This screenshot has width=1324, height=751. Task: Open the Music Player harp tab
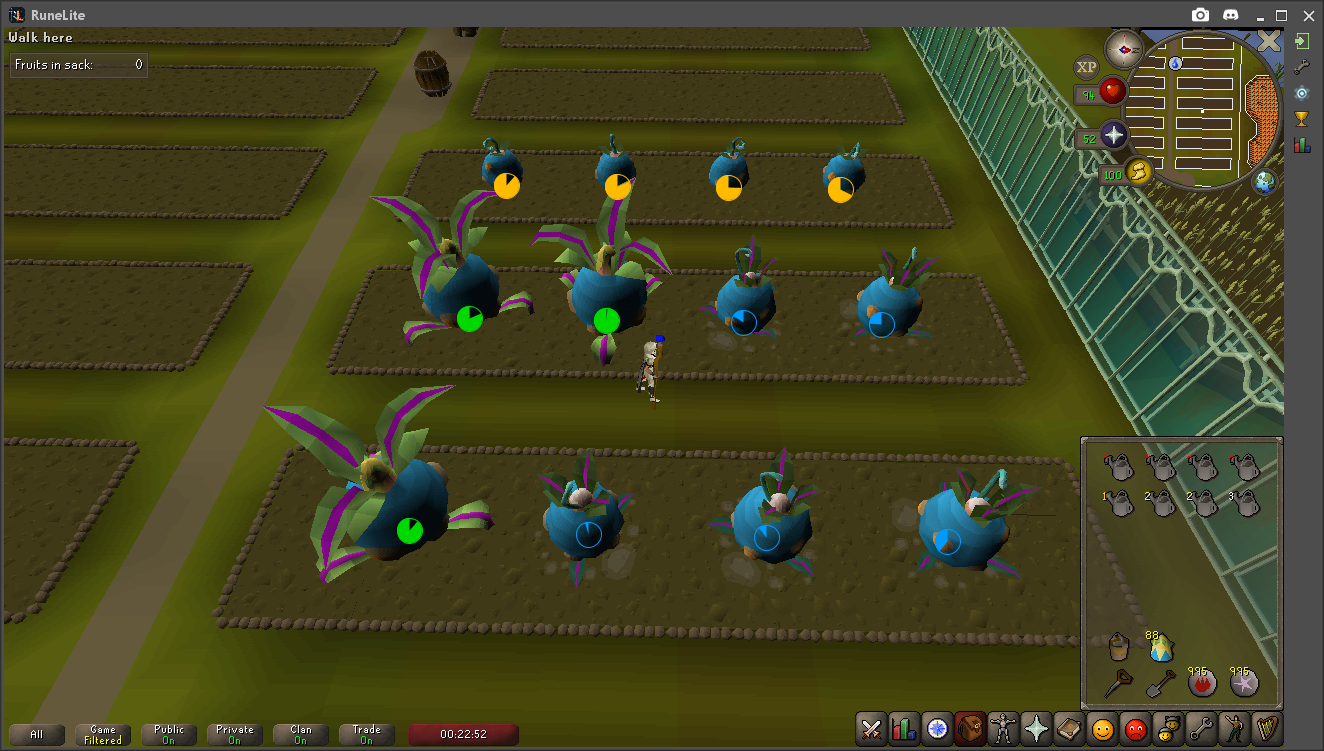point(1267,729)
